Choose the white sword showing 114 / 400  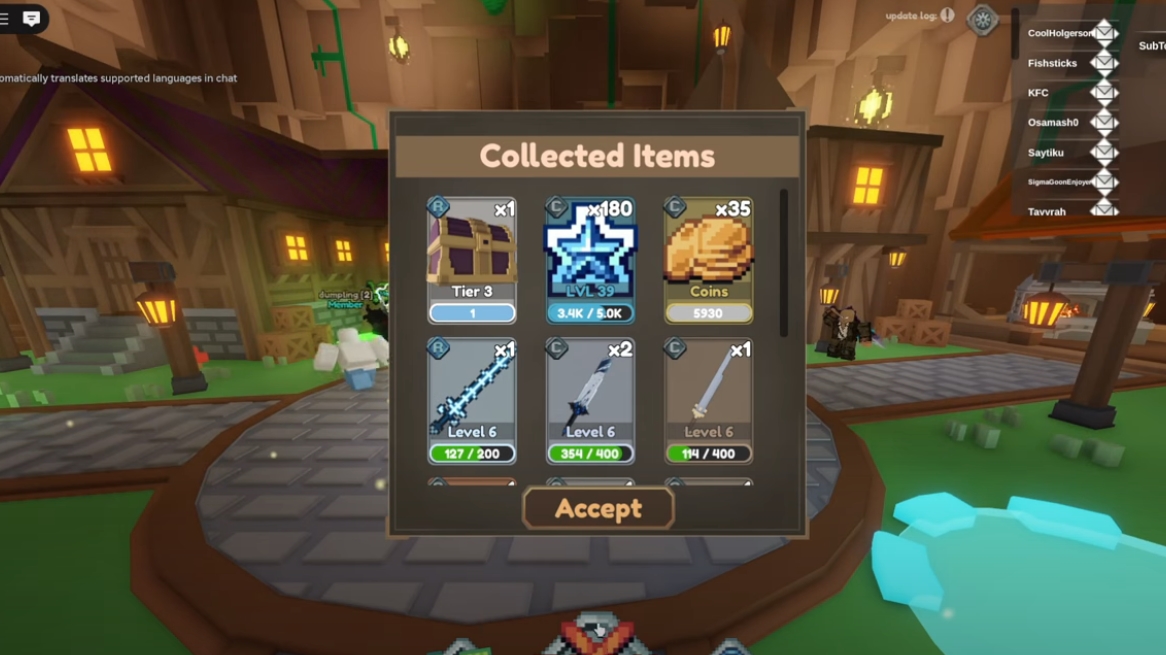(708, 402)
